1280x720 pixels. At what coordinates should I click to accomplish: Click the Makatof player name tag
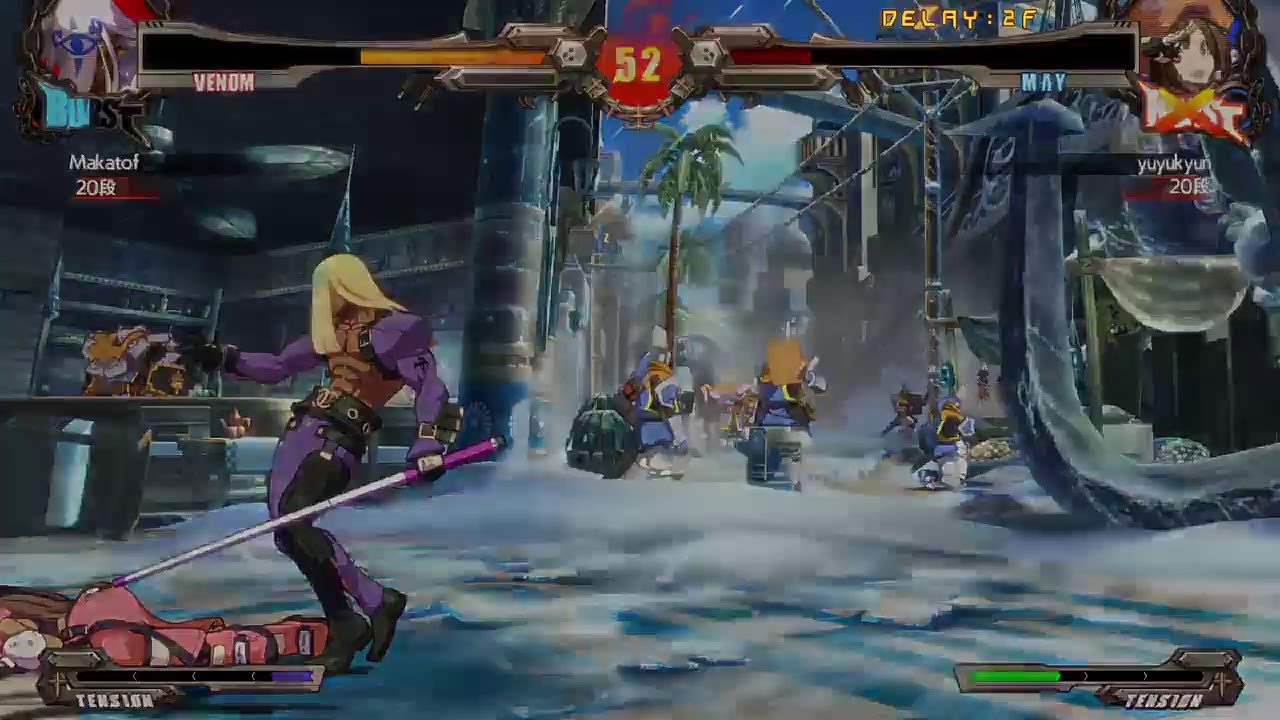(104, 162)
